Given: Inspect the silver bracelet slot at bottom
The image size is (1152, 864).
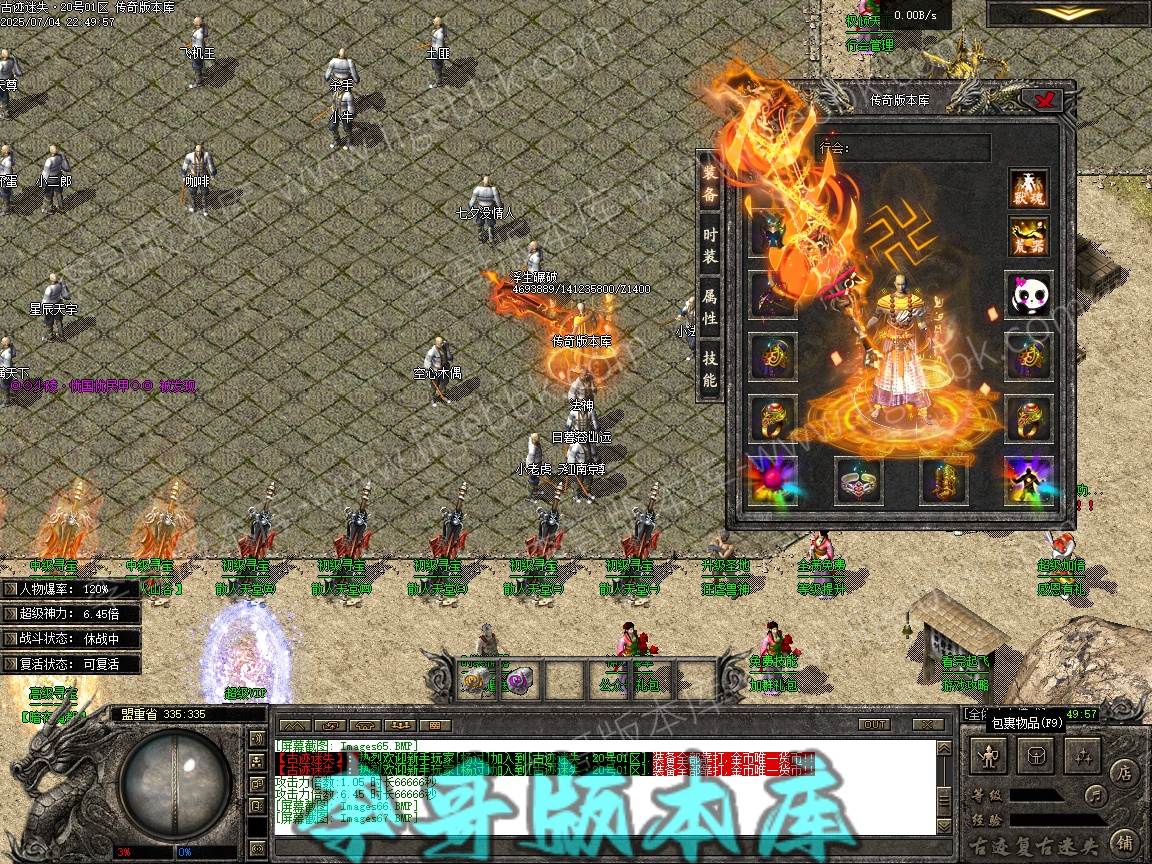Looking at the screenshot, I should click(x=858, y=481).
